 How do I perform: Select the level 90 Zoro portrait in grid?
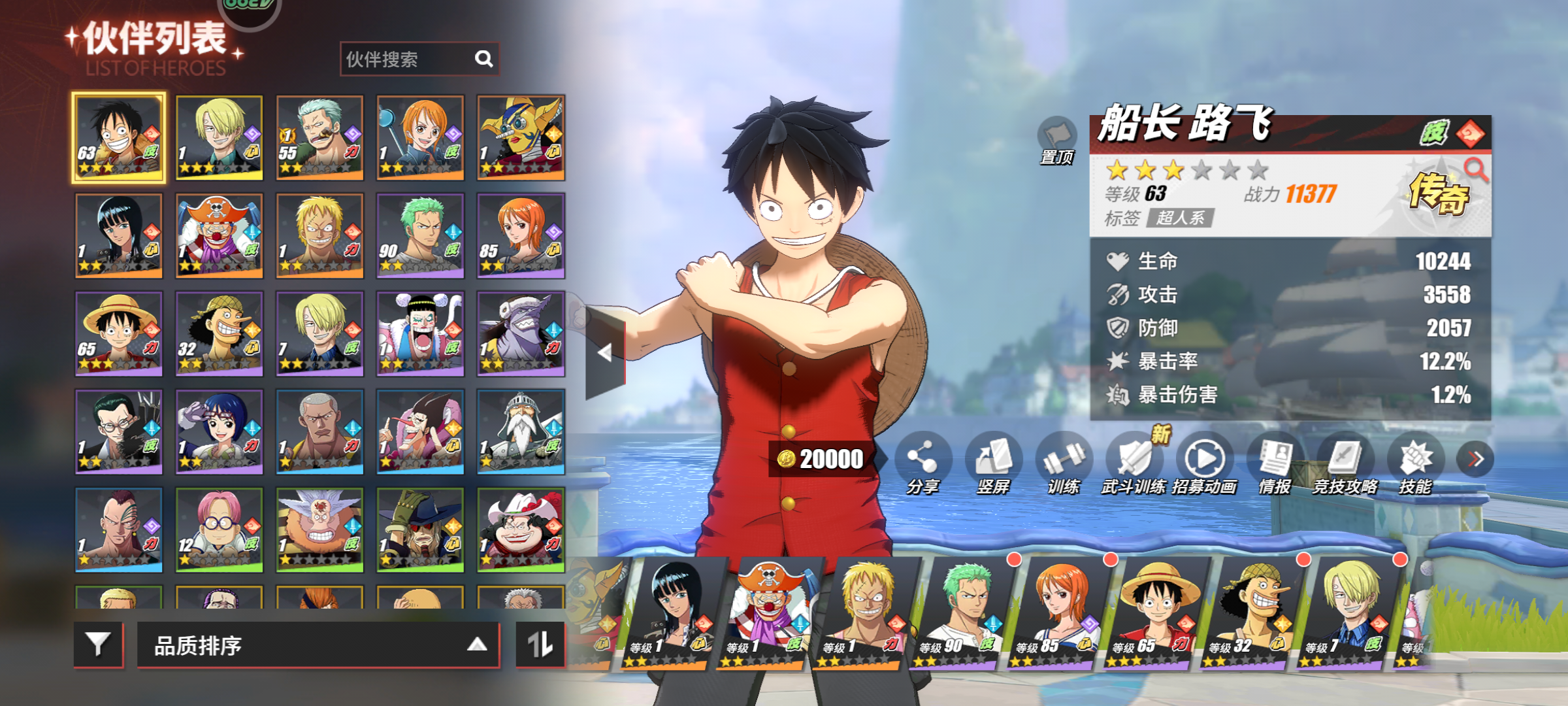tap(420, 235)
